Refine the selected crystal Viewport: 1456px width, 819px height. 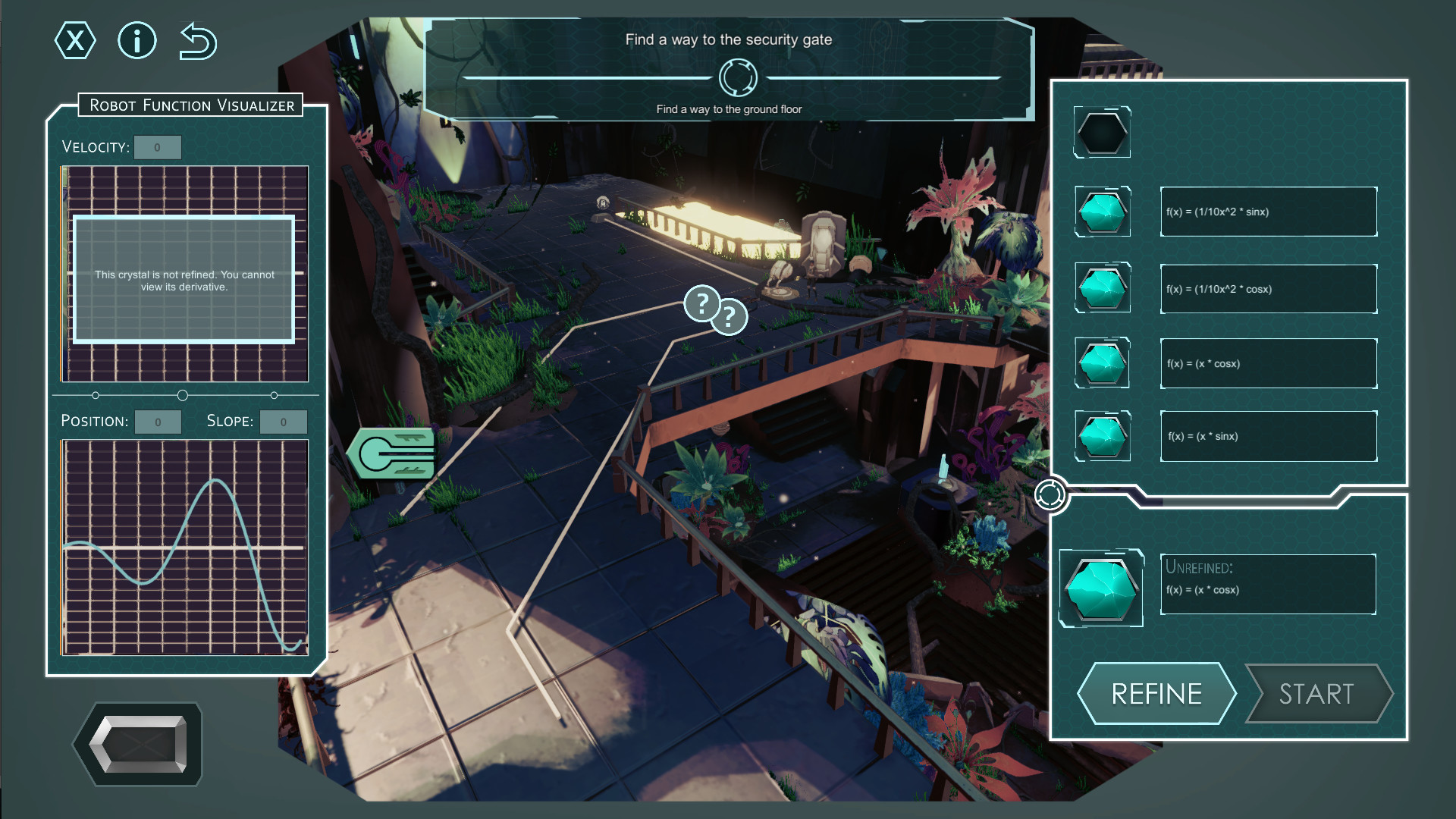coord(1156,693)
